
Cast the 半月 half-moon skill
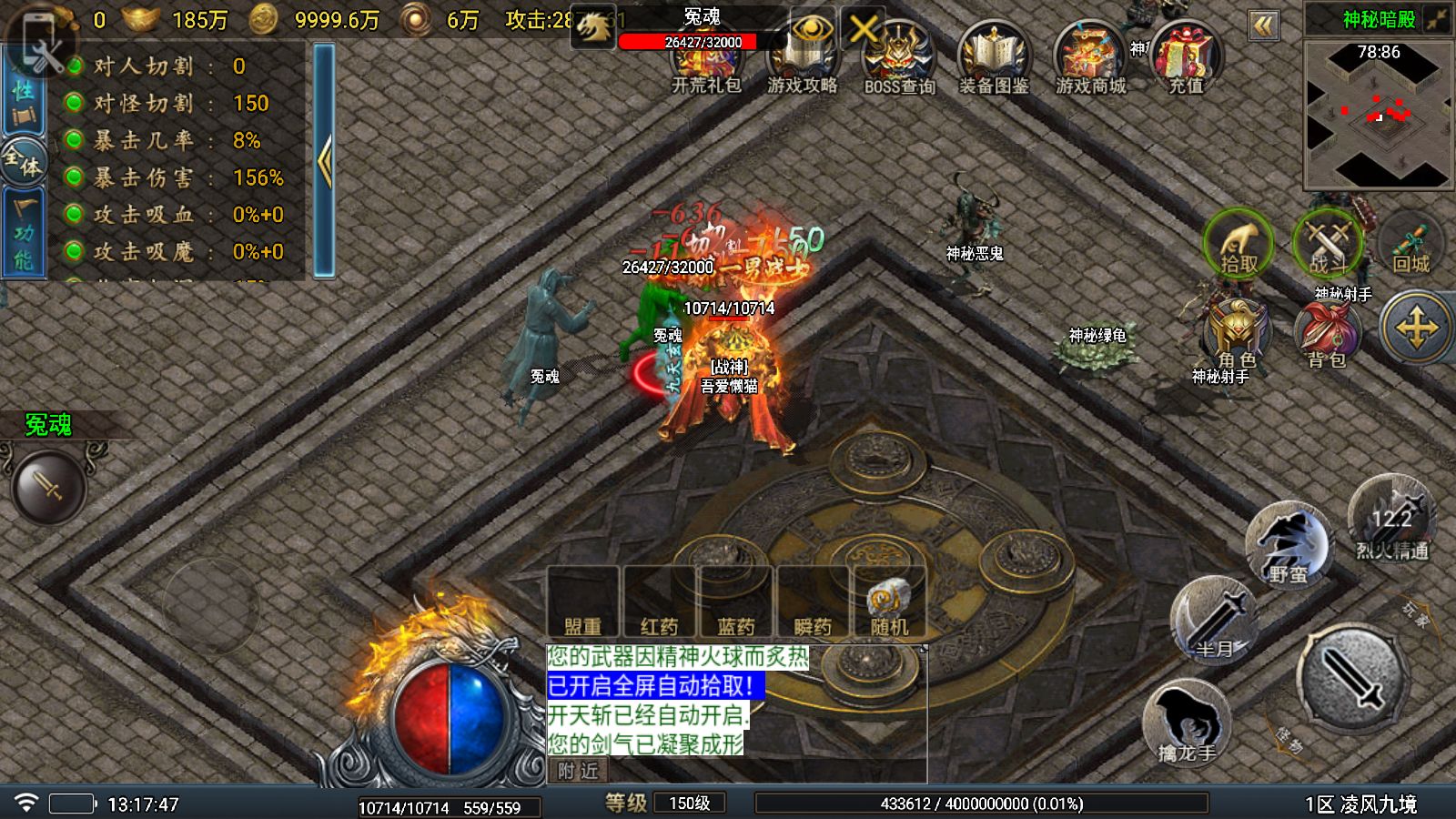(x=1215, y=621)
